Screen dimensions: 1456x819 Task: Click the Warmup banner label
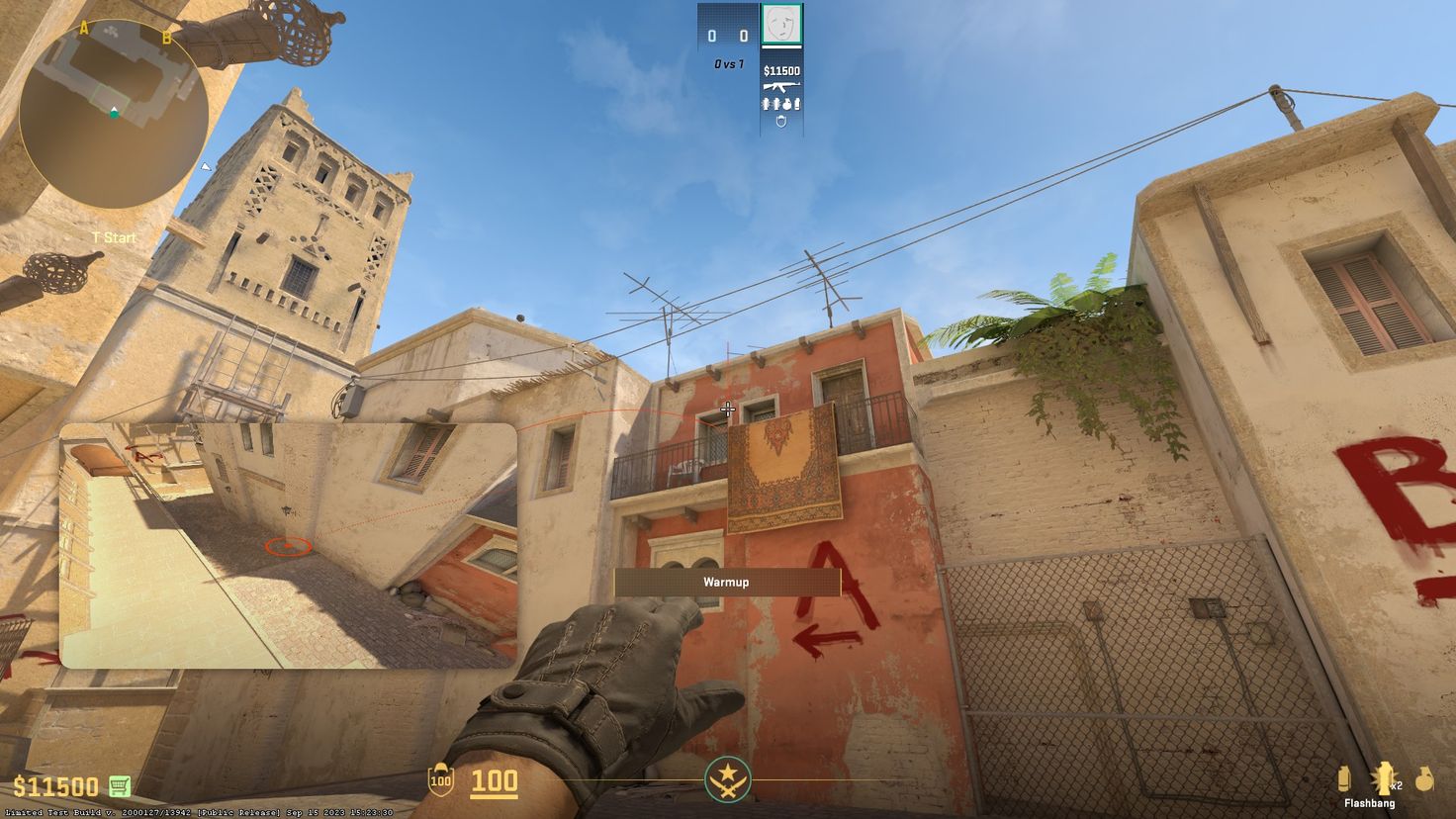tap(727, 583)
